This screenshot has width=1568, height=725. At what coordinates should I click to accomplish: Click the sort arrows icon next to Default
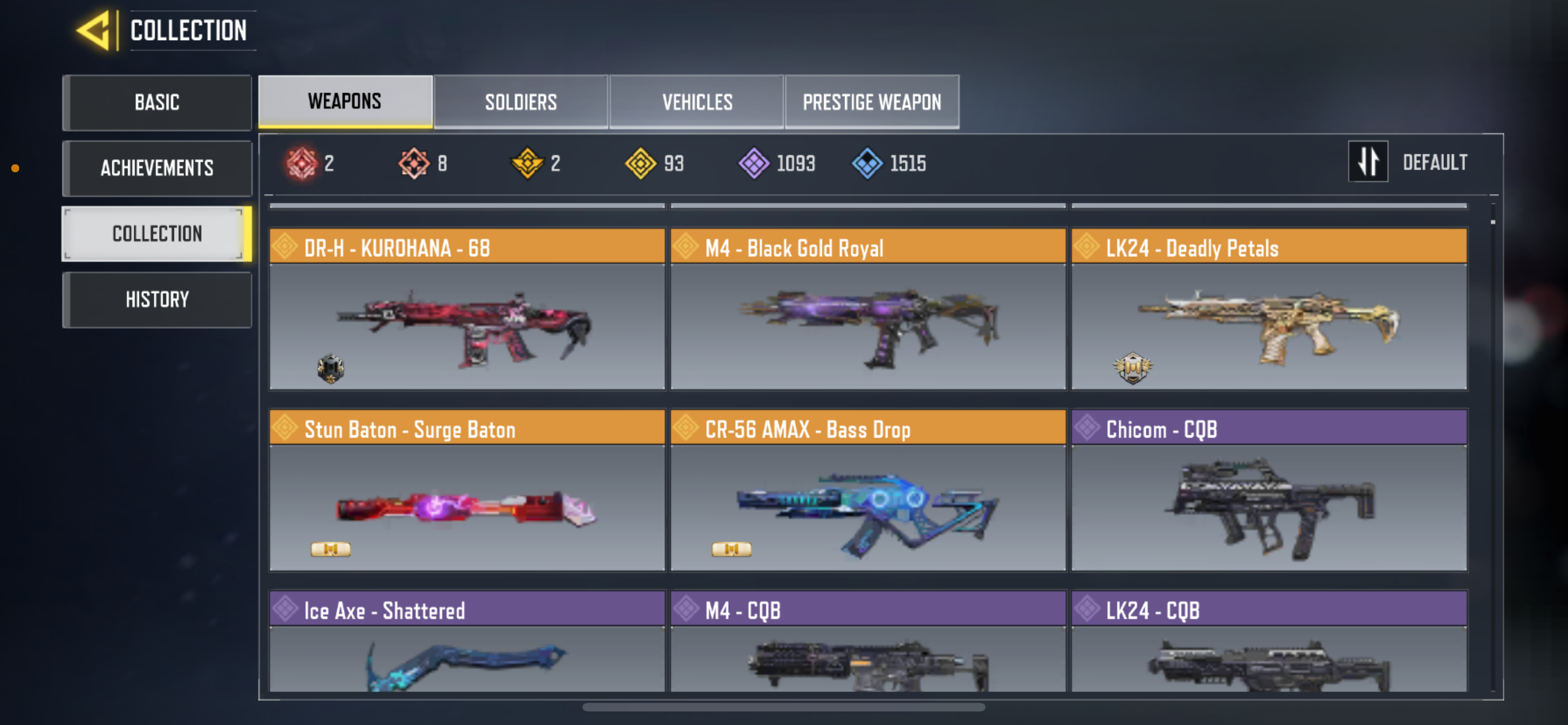[x=1368, y=161]
